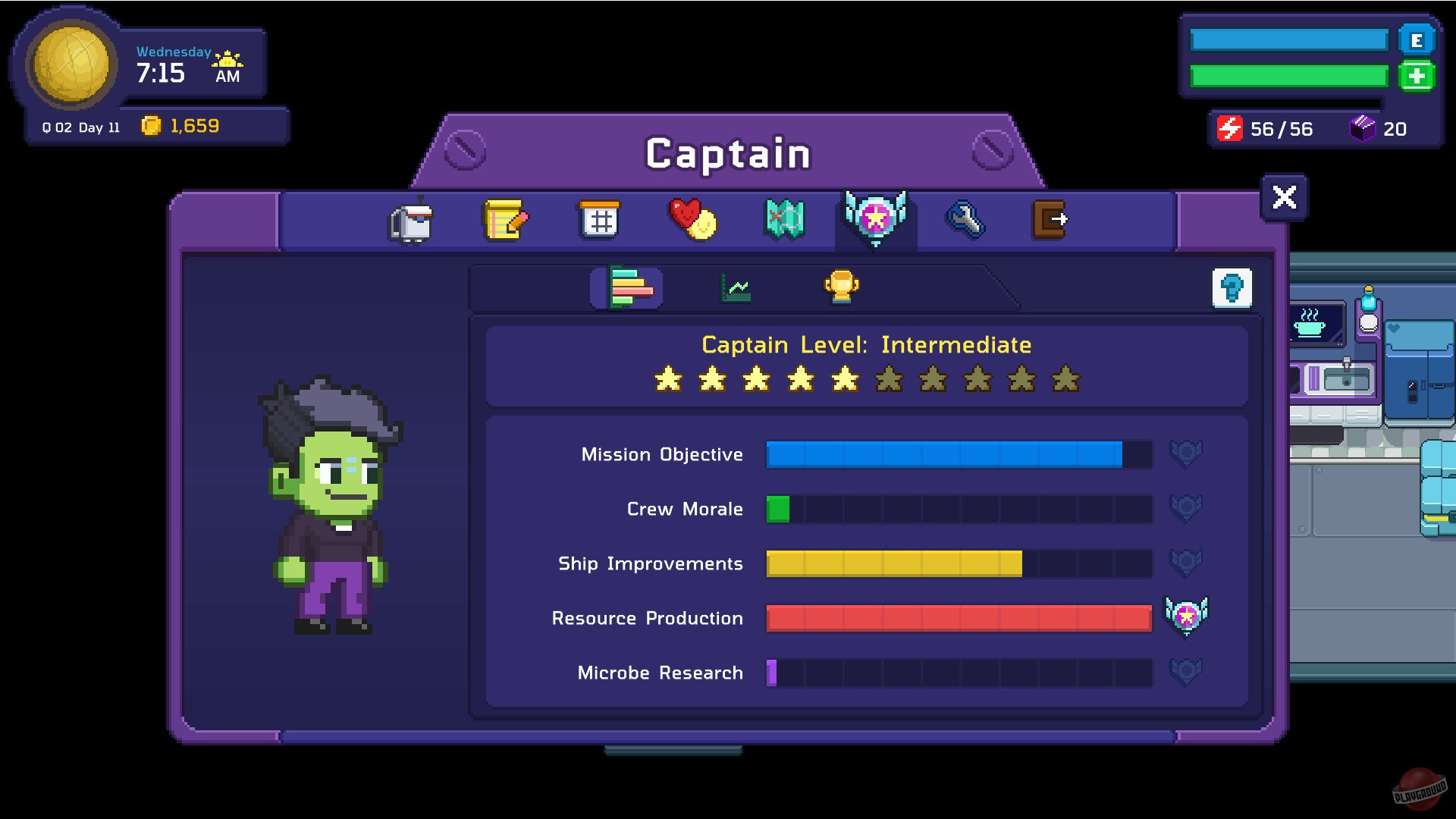Open the map tab
Image resolution: width=1456 pixels, height=819 pixels.
pos(783,221)
